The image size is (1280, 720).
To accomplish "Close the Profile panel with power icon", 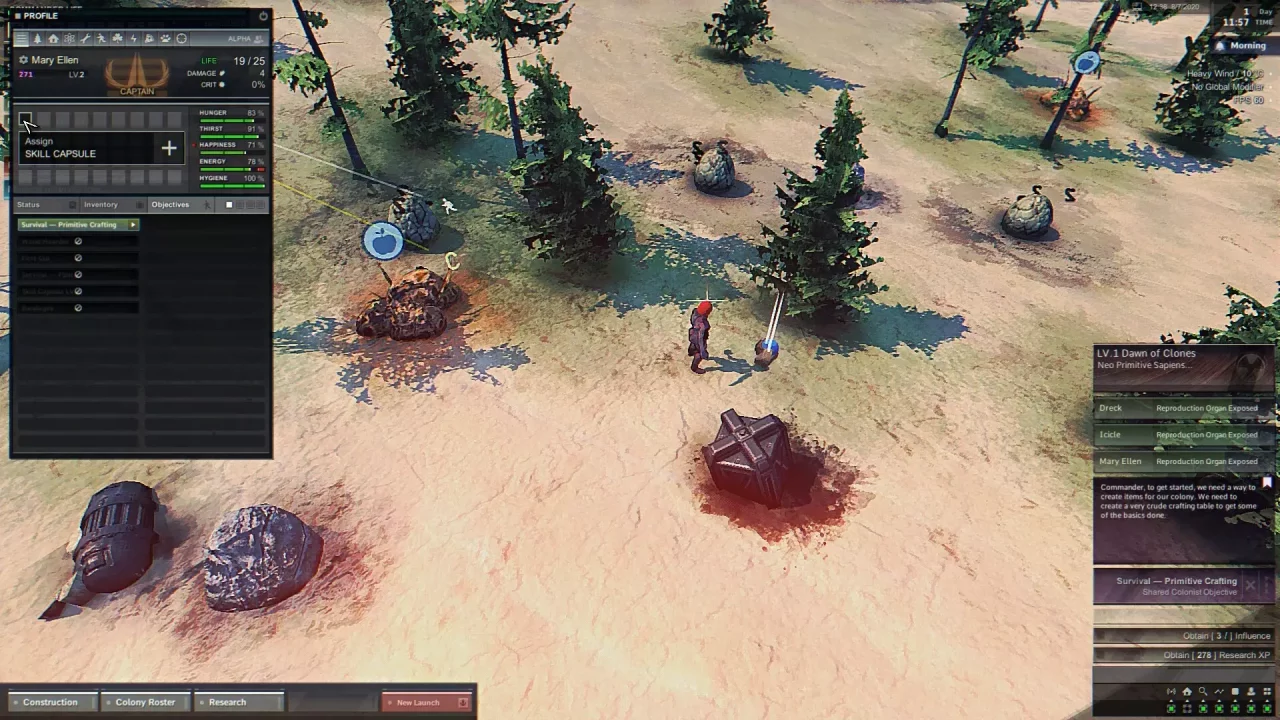I will (x=263, y=16).
